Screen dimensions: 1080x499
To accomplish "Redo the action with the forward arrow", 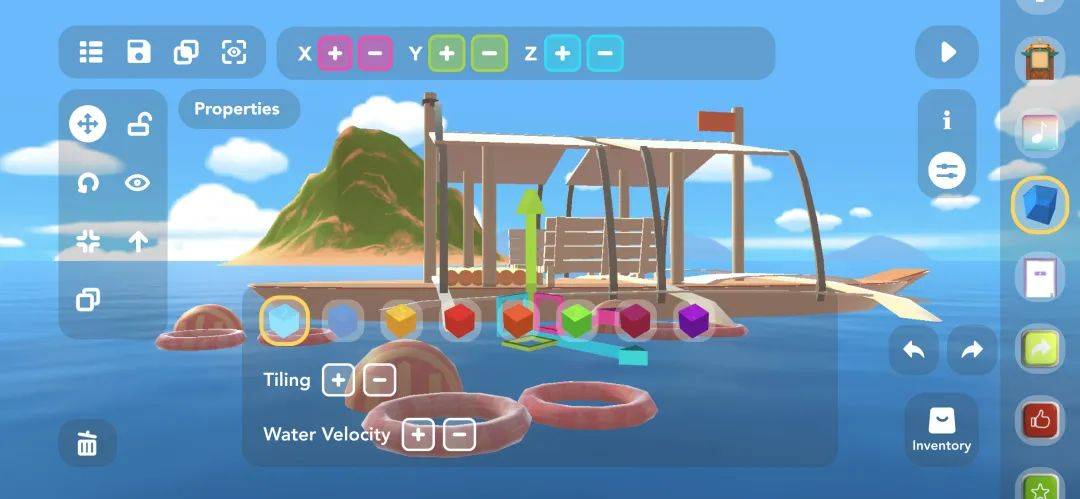I will tap(972, 350).
